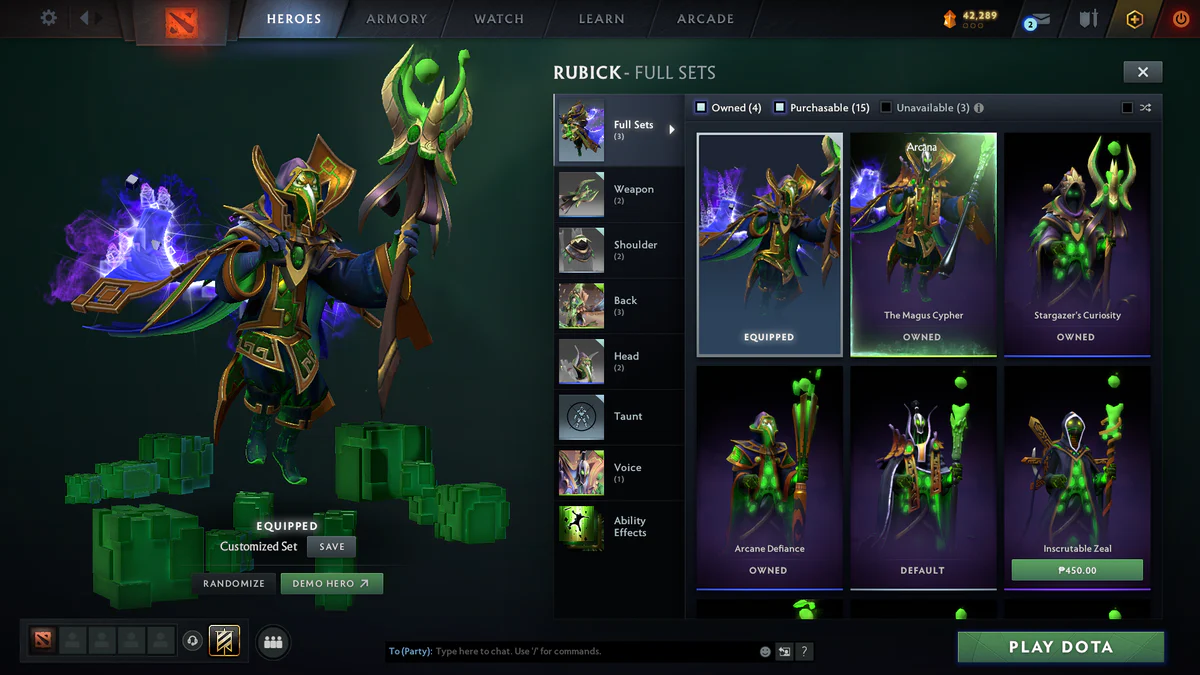
Task: Open the settings gear icon
Action: click(x=48, y=18)
